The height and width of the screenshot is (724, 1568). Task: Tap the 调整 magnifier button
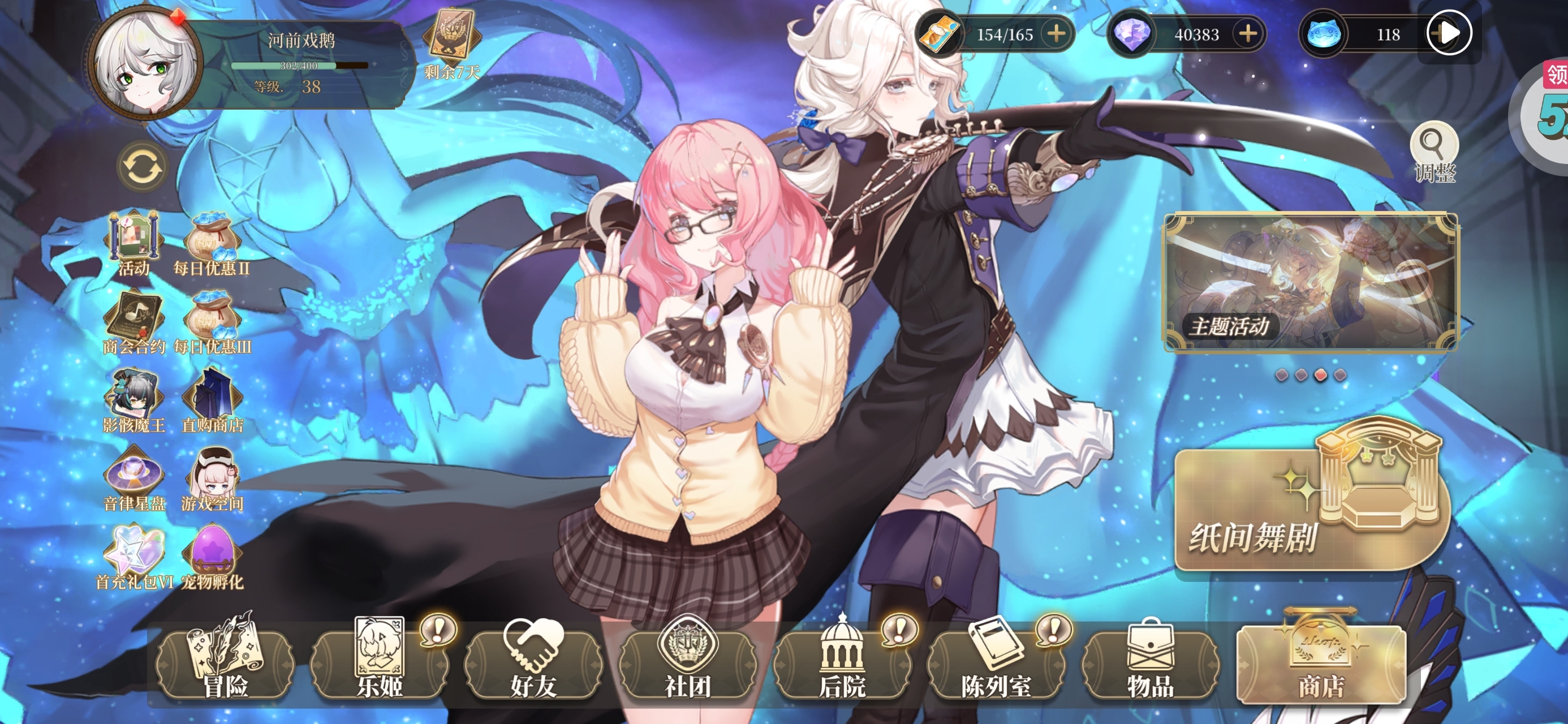tap(1434, 152)
